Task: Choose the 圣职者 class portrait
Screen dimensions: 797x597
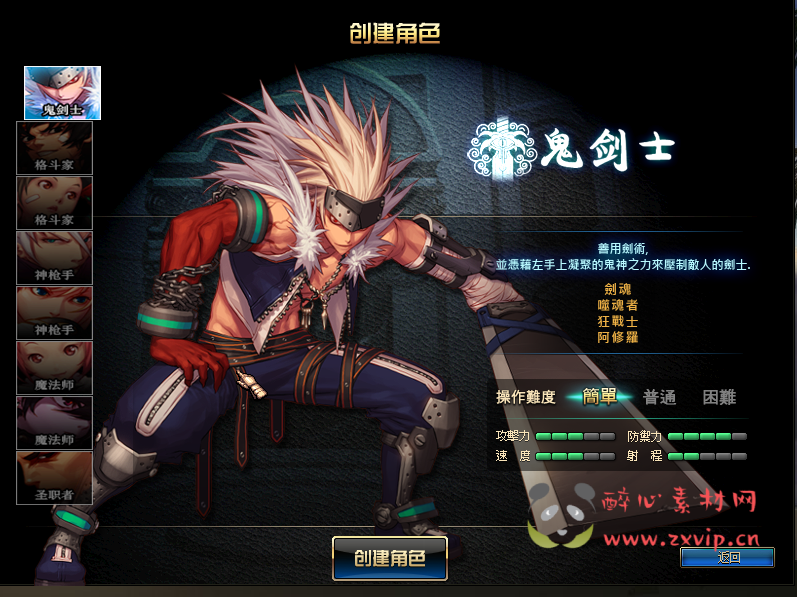Action: pos(54,477)
